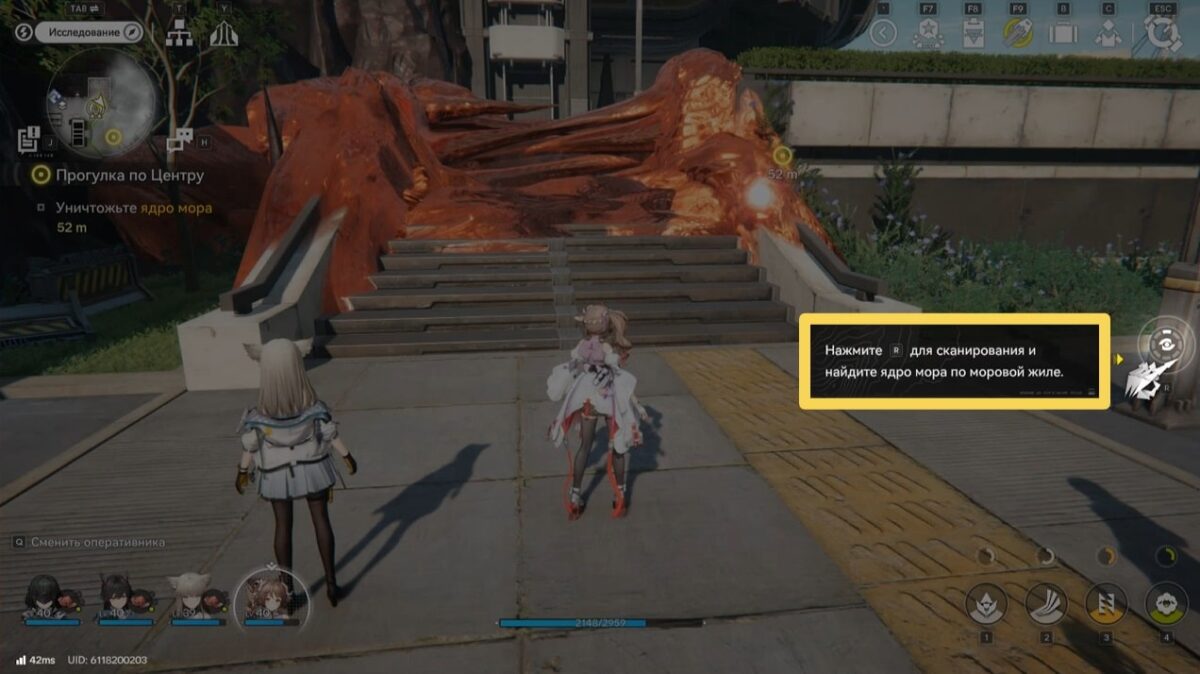This screenshot has height=674, width=1200.
Task: Use the first combat skill icon
Action: 985,603
